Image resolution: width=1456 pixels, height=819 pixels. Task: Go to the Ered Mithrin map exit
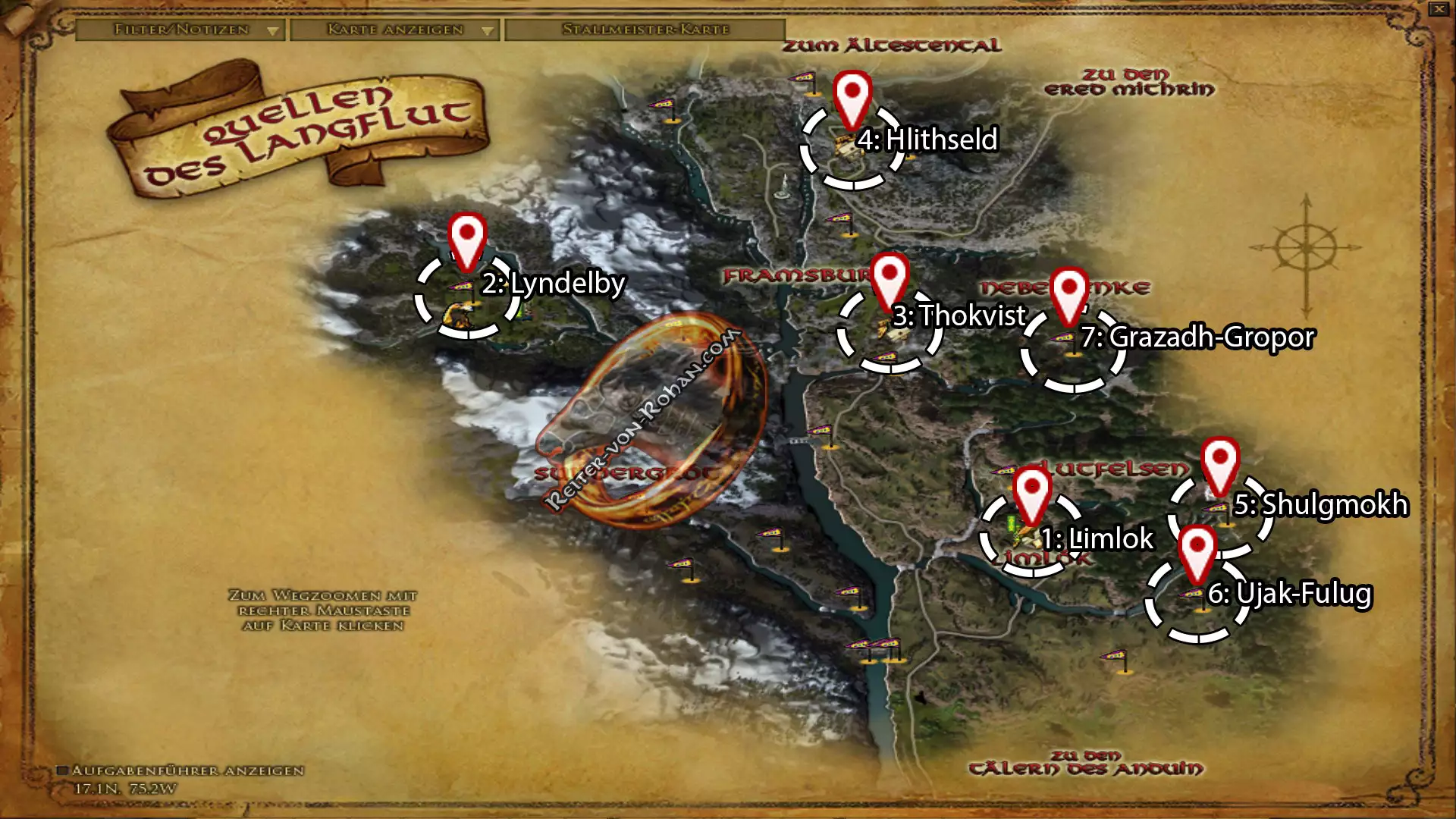pos(1128,82)
